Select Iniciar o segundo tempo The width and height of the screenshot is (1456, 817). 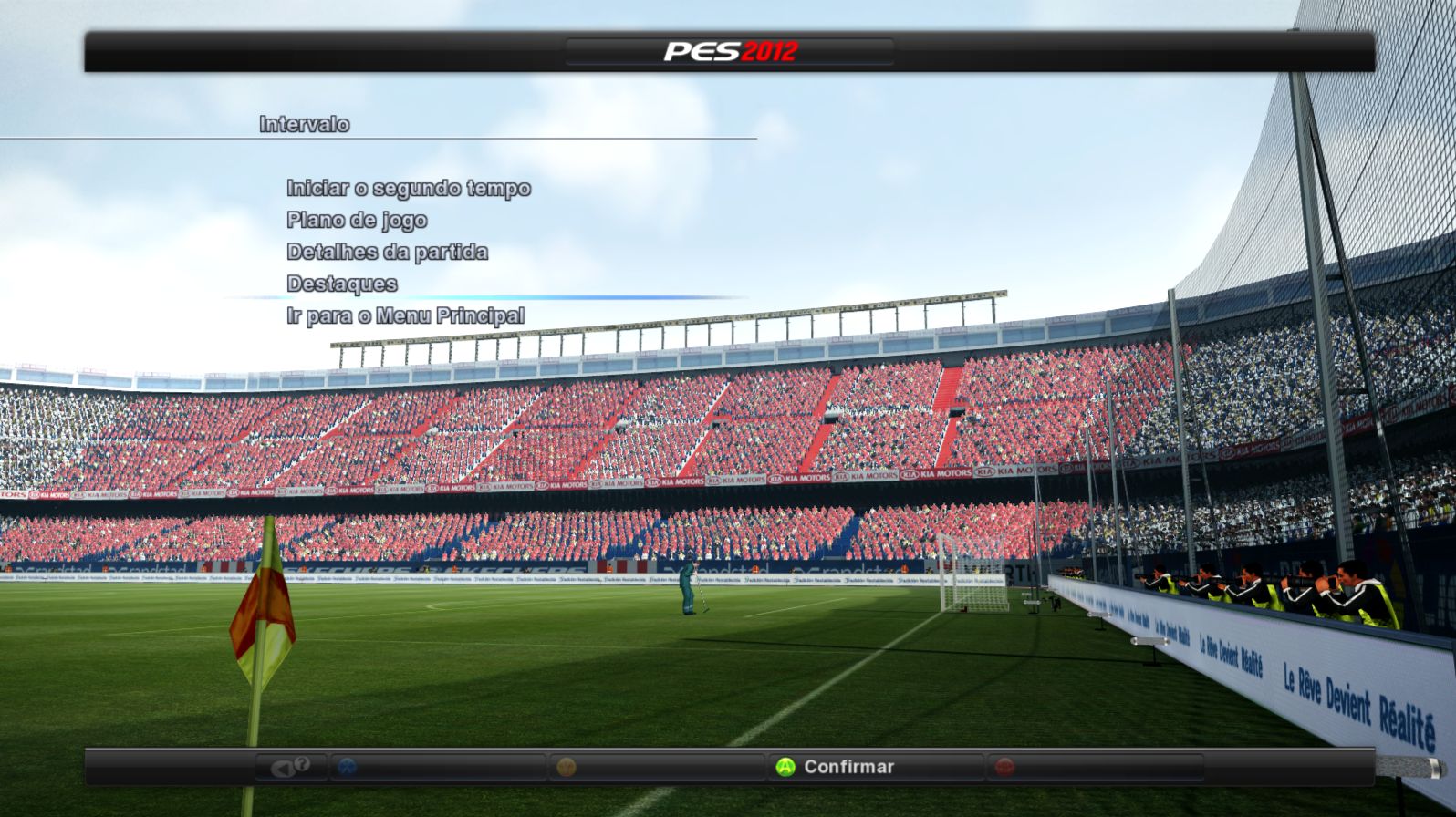408,188
